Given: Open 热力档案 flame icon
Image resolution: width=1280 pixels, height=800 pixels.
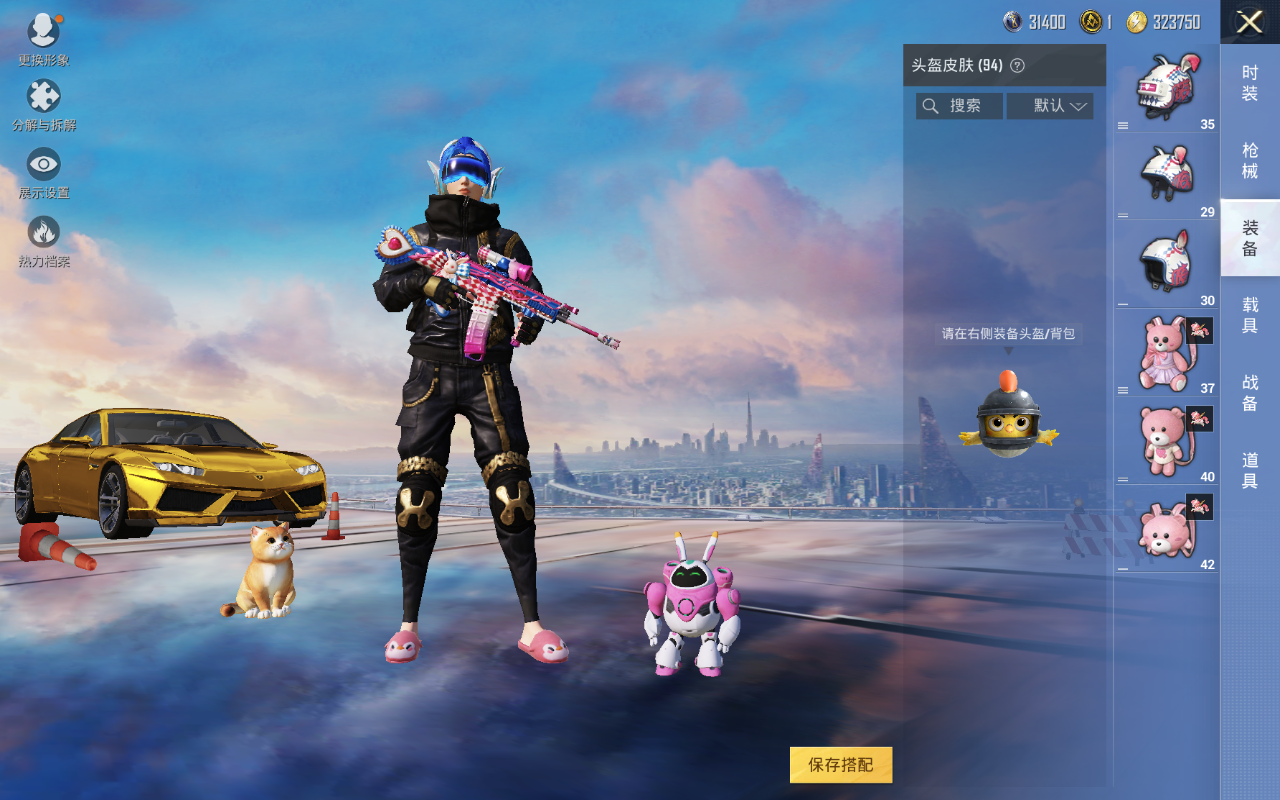Looking at the screenshot, I should pos(44,233).
